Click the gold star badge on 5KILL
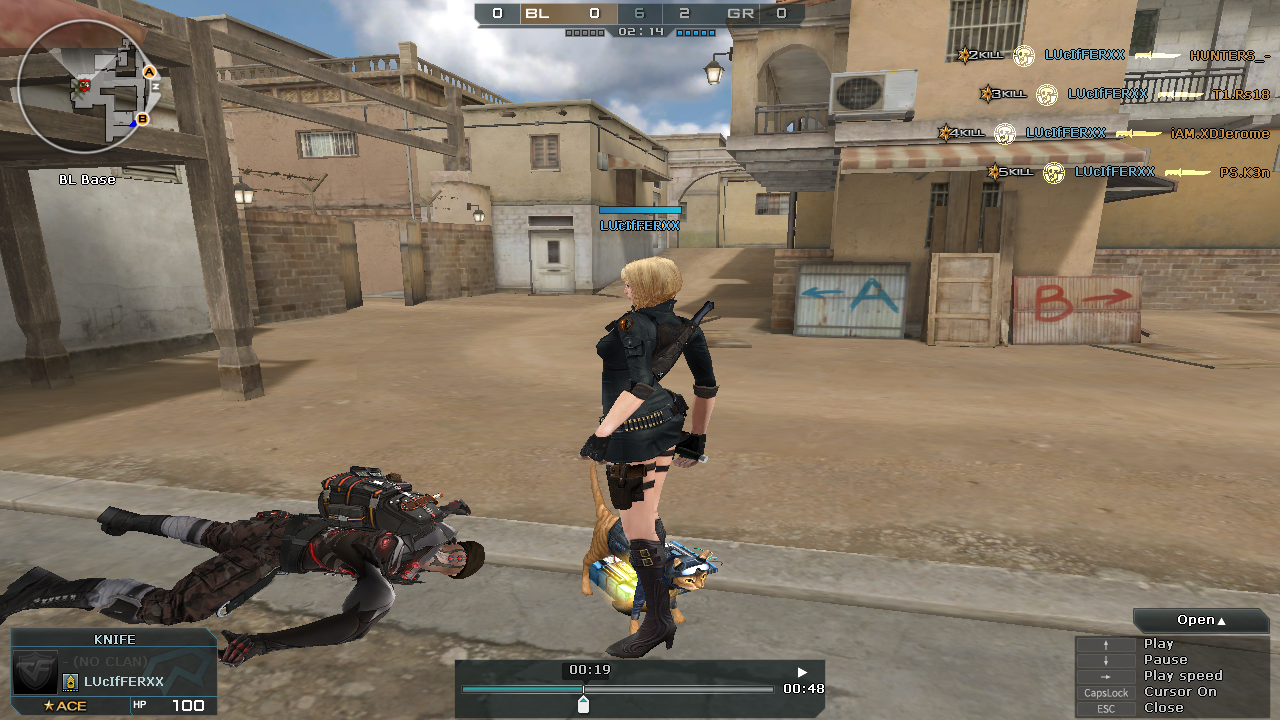The image size is (1280, 720). (x=993, y=172)
